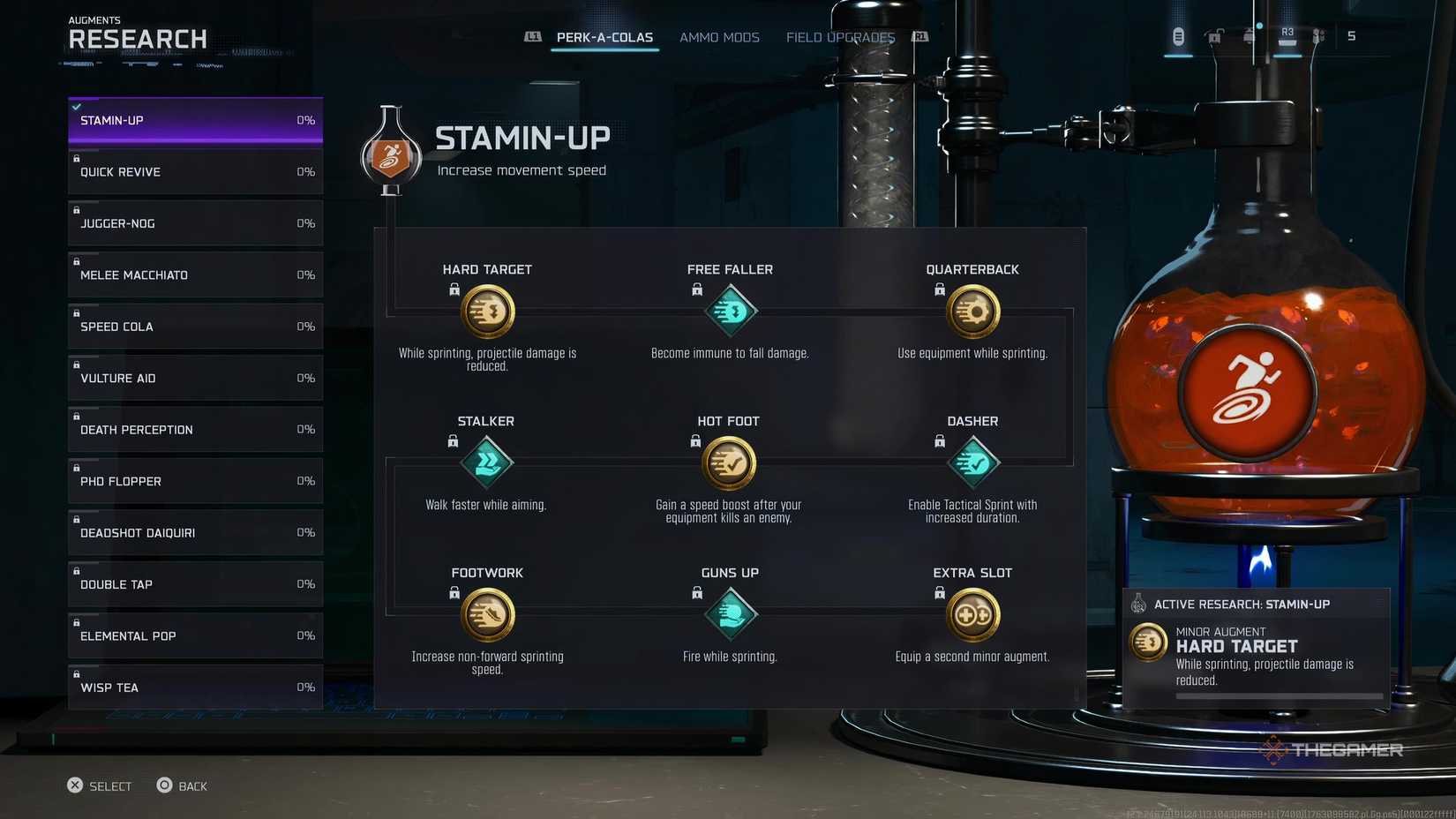
Task: Click the lock on the Quick Revive entry
Action: click(78, 159)
